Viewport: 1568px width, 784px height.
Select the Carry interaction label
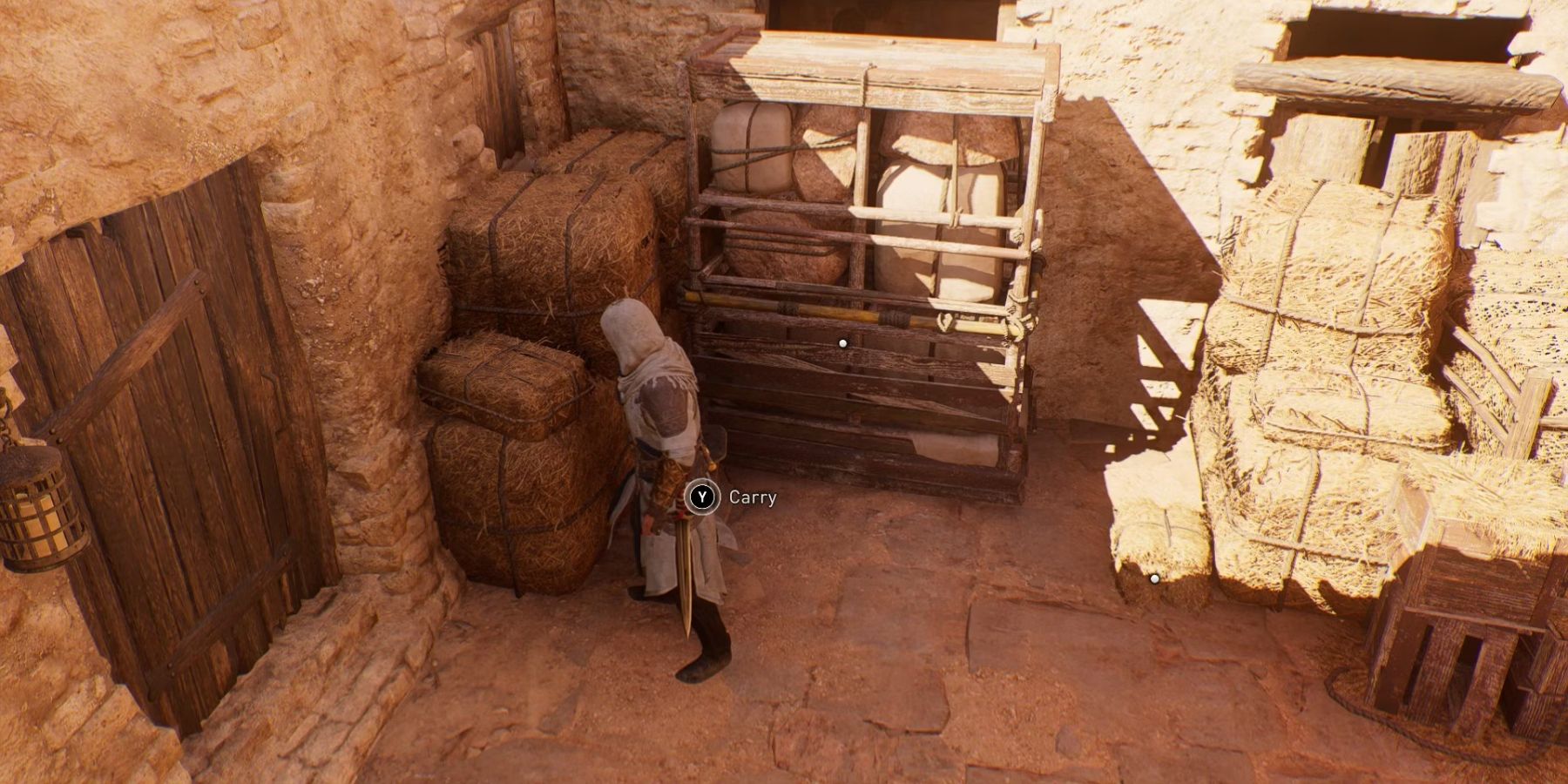754,498
